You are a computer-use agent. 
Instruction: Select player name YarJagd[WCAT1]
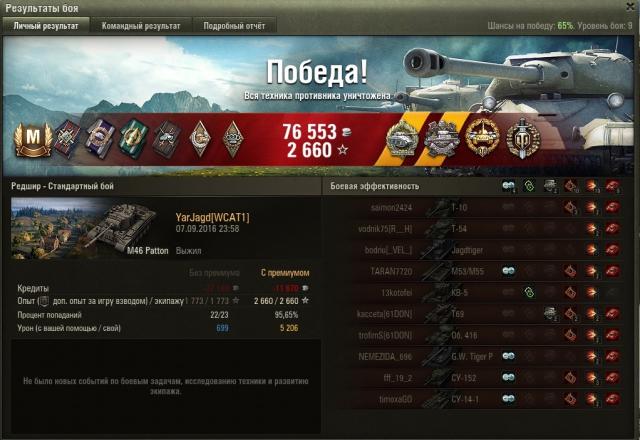[x=212, y=217]
